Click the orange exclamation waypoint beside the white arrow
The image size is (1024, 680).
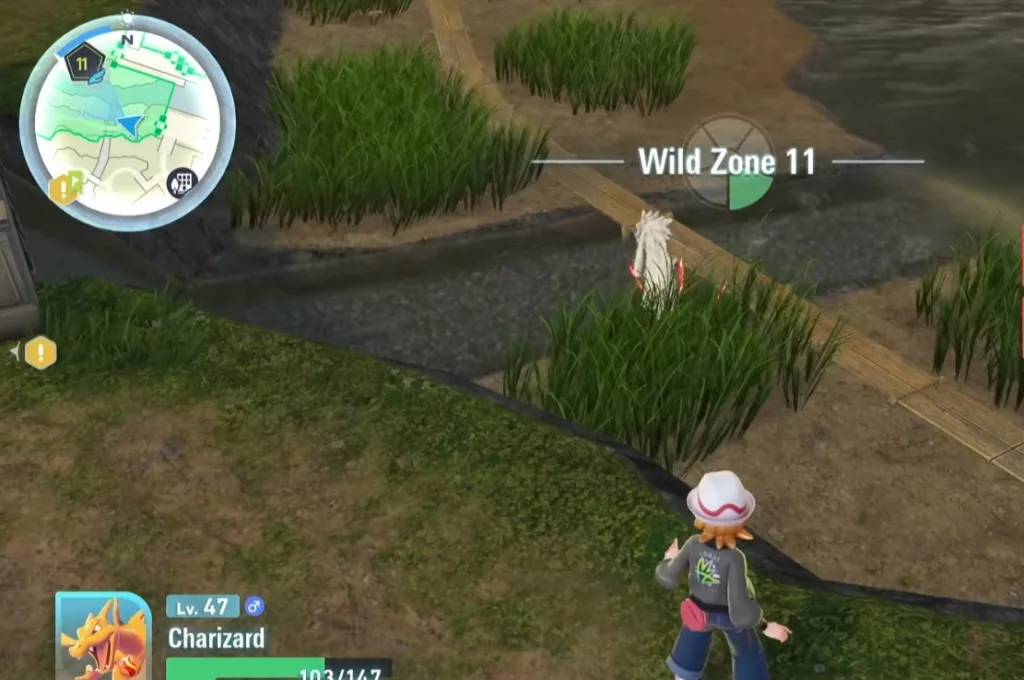pyautogui.click(x=40, y=352)
